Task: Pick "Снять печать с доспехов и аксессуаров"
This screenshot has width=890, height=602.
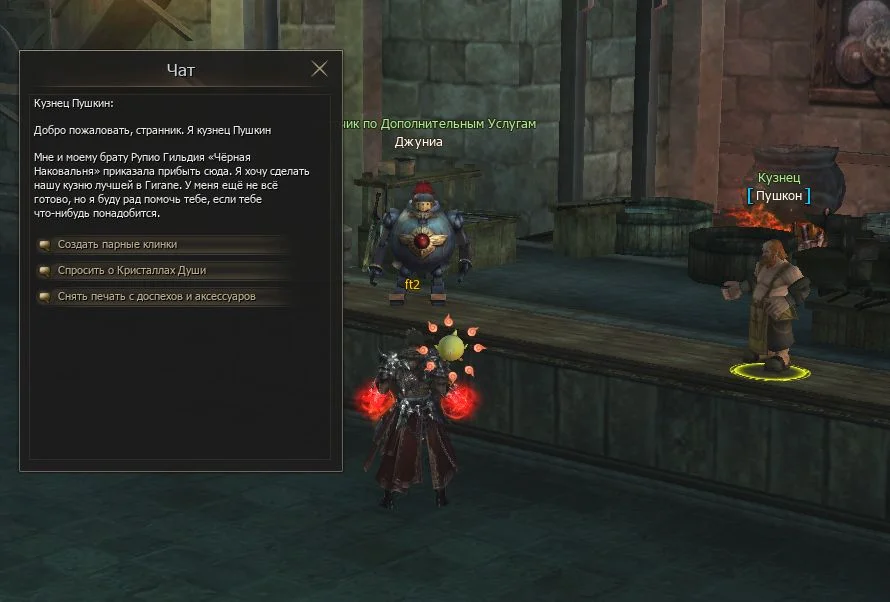Action: click(156, 296)
